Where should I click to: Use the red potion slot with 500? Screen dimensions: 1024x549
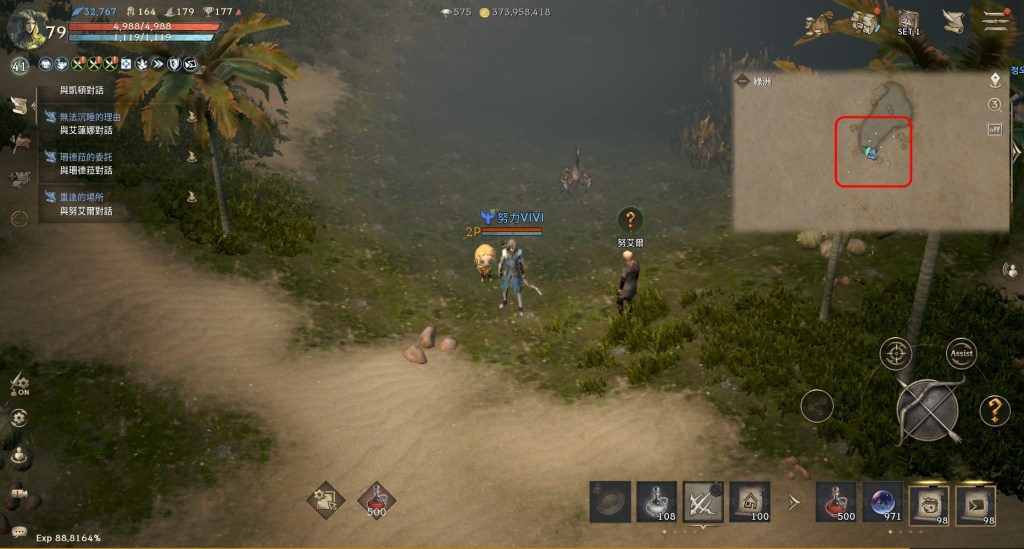tap(836, 501)
